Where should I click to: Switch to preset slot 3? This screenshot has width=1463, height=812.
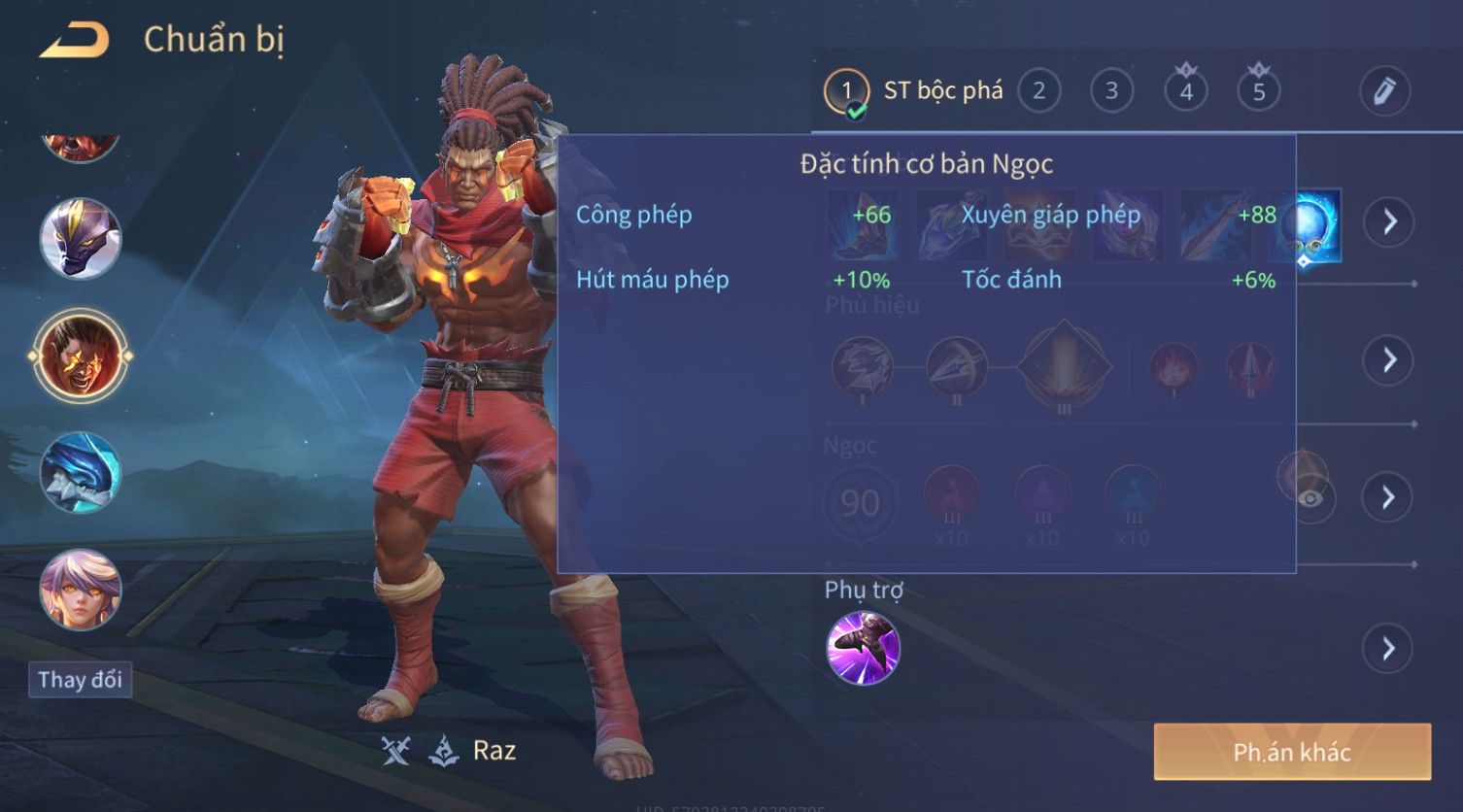(1111, 91)
